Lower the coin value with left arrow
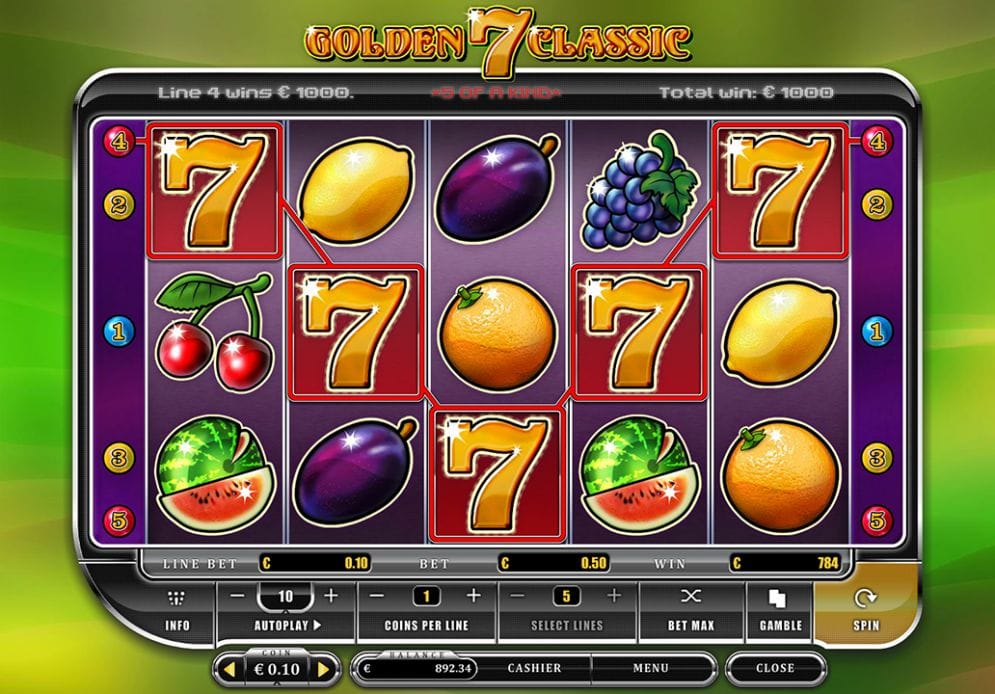 [228, 668]
